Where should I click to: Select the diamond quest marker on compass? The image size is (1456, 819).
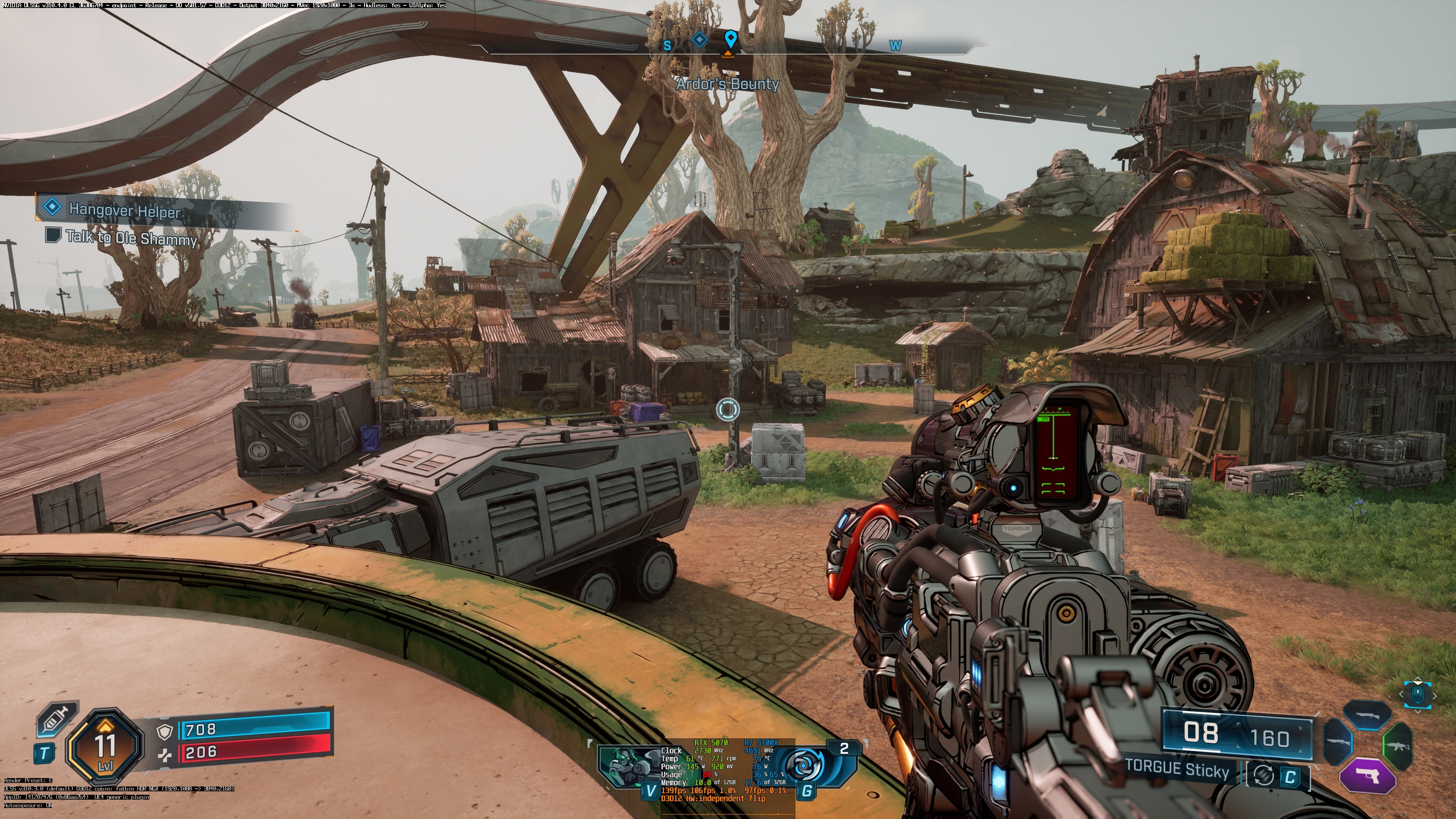699,40
